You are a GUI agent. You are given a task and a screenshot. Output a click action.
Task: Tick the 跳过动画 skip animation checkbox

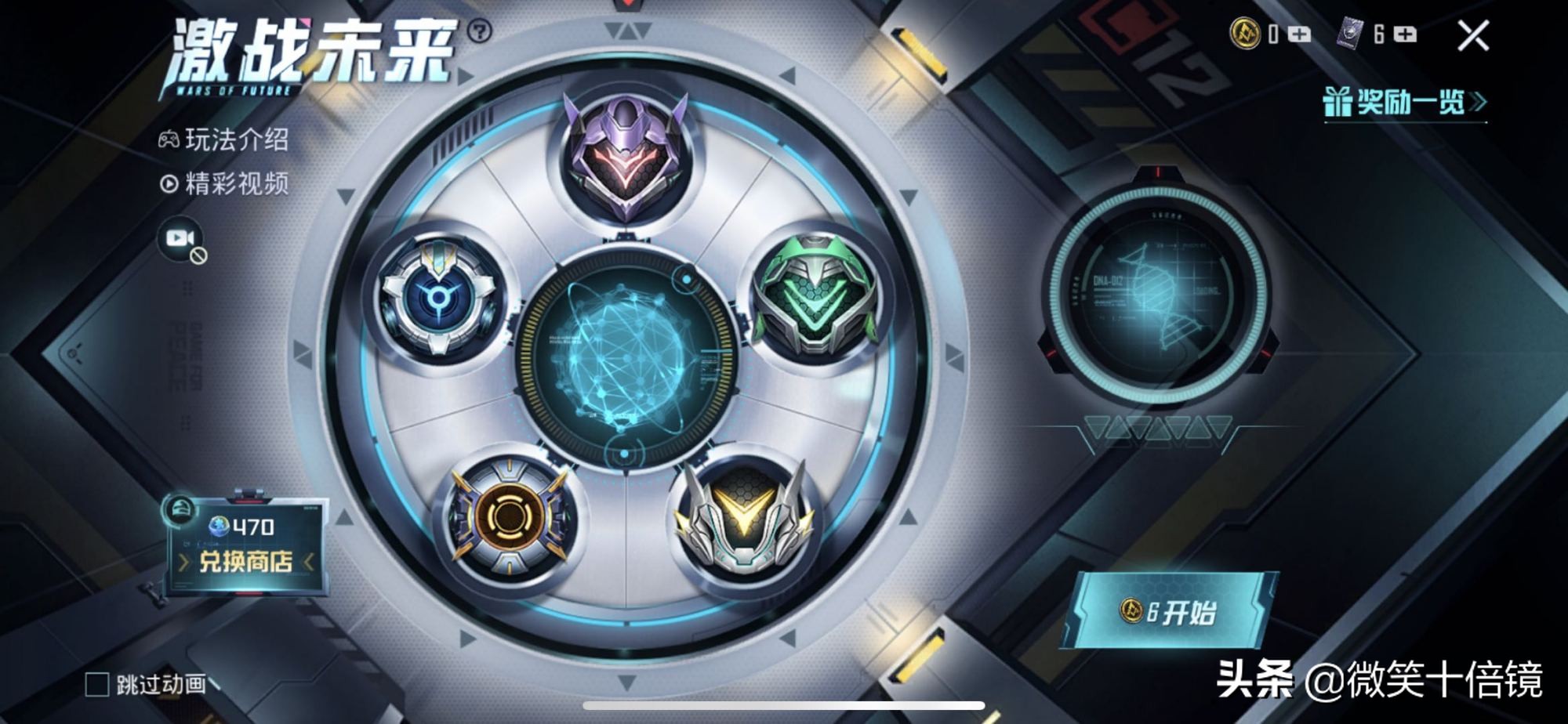97,684
